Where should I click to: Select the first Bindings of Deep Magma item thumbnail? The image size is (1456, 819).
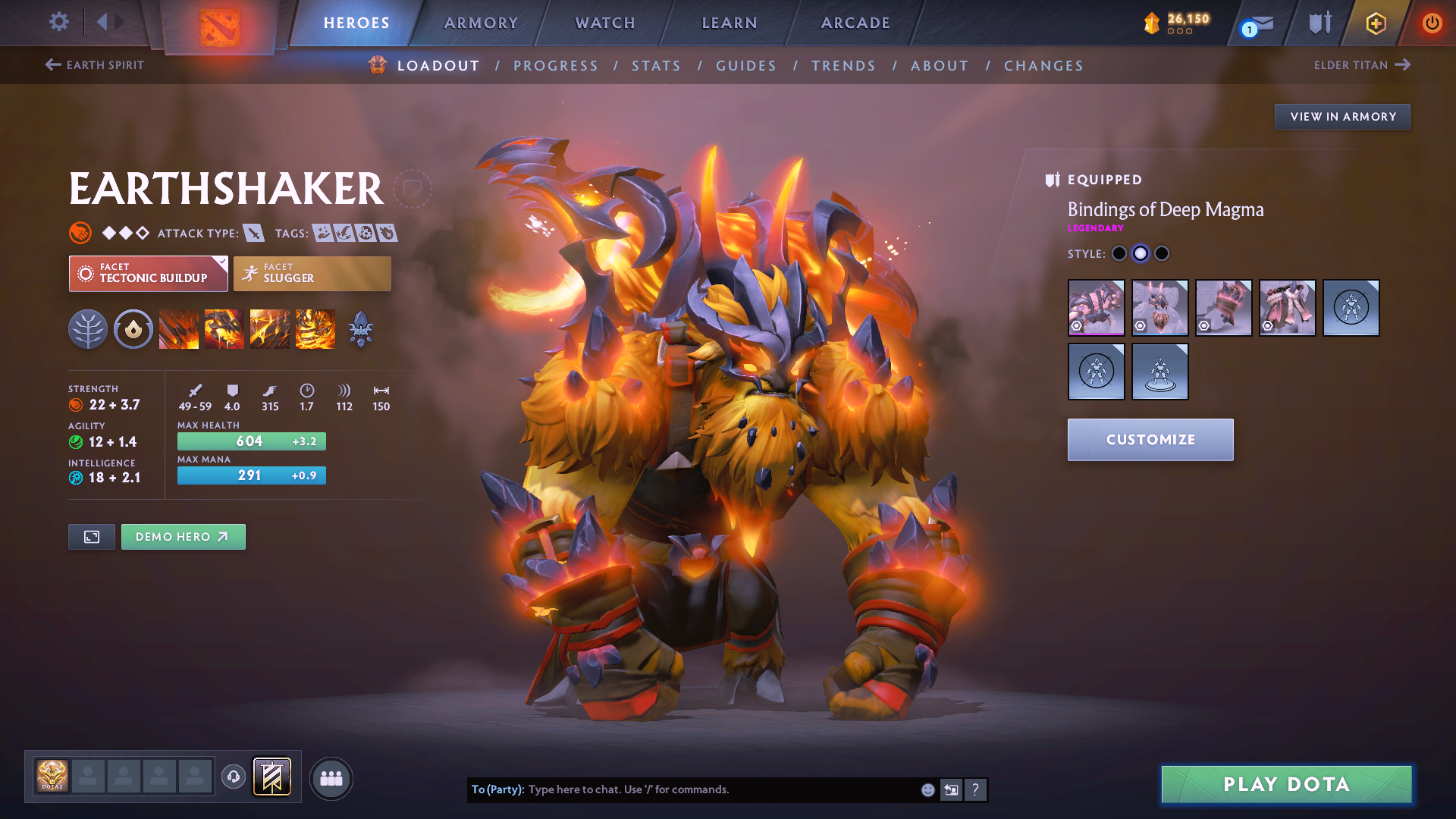[x=1096, y=307]
